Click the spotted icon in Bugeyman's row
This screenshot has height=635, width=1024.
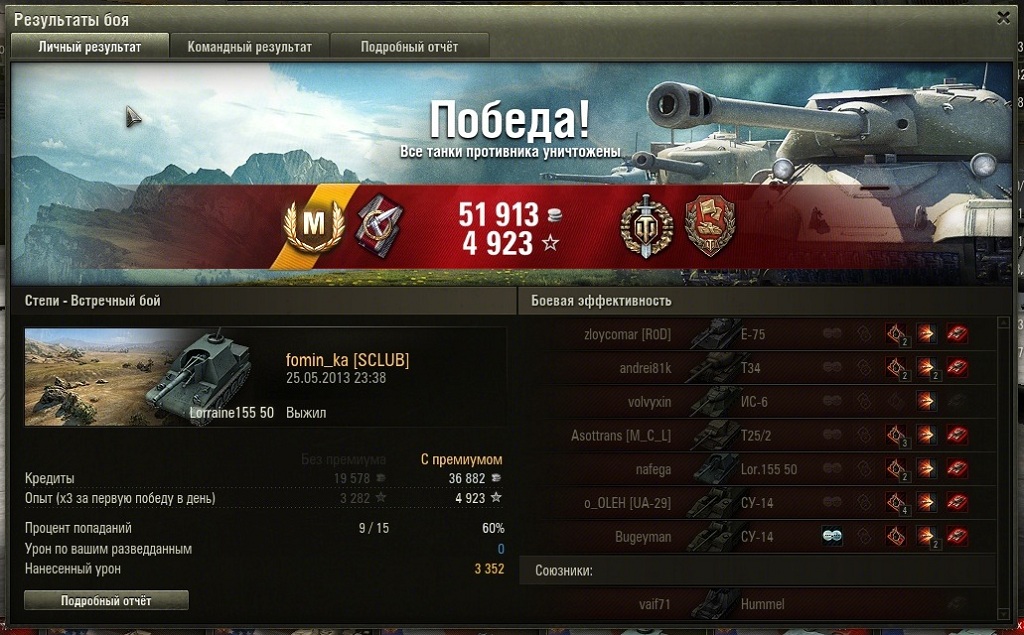[832, 537]
